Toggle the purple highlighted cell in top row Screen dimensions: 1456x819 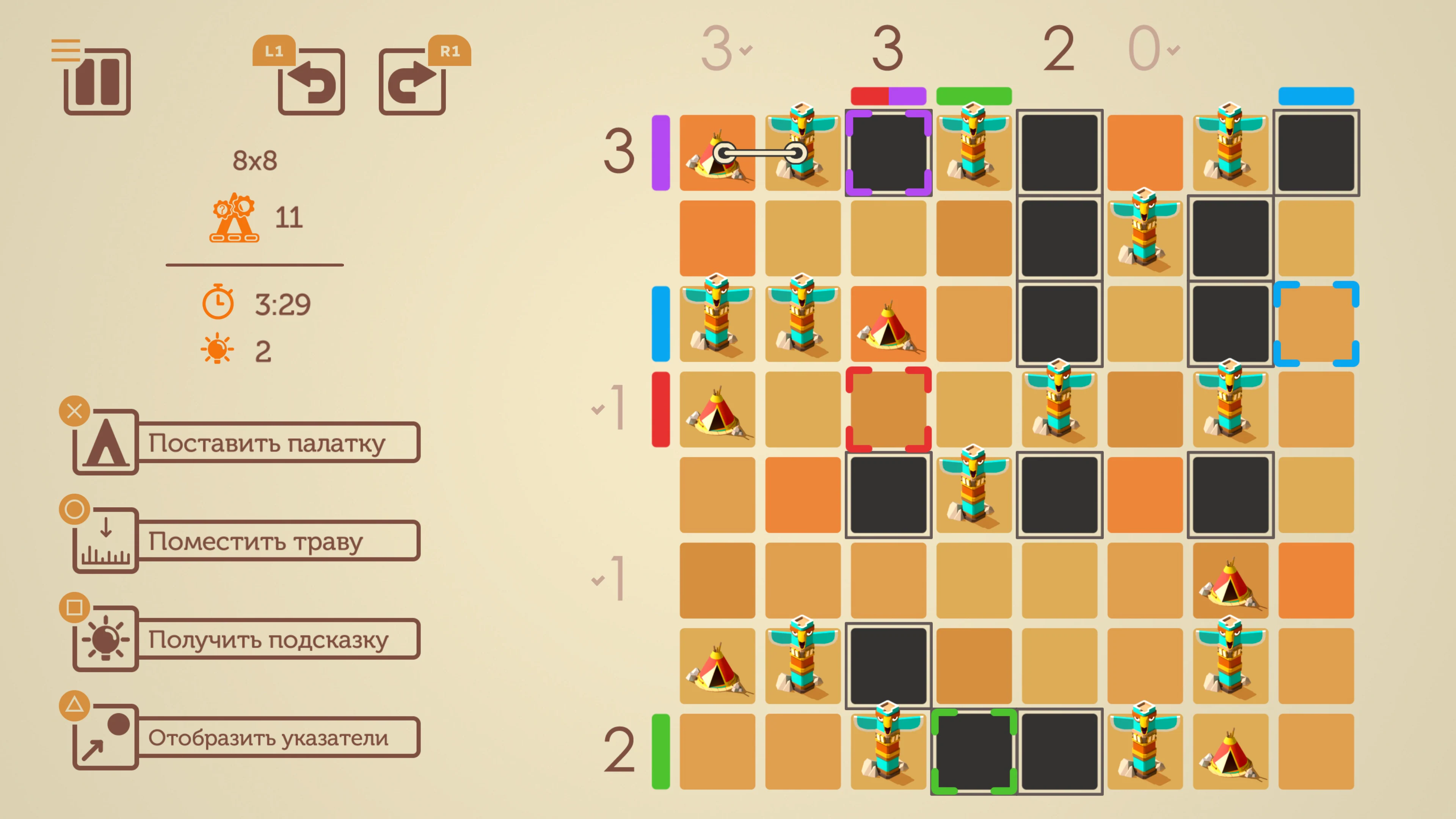pos(889,152)
